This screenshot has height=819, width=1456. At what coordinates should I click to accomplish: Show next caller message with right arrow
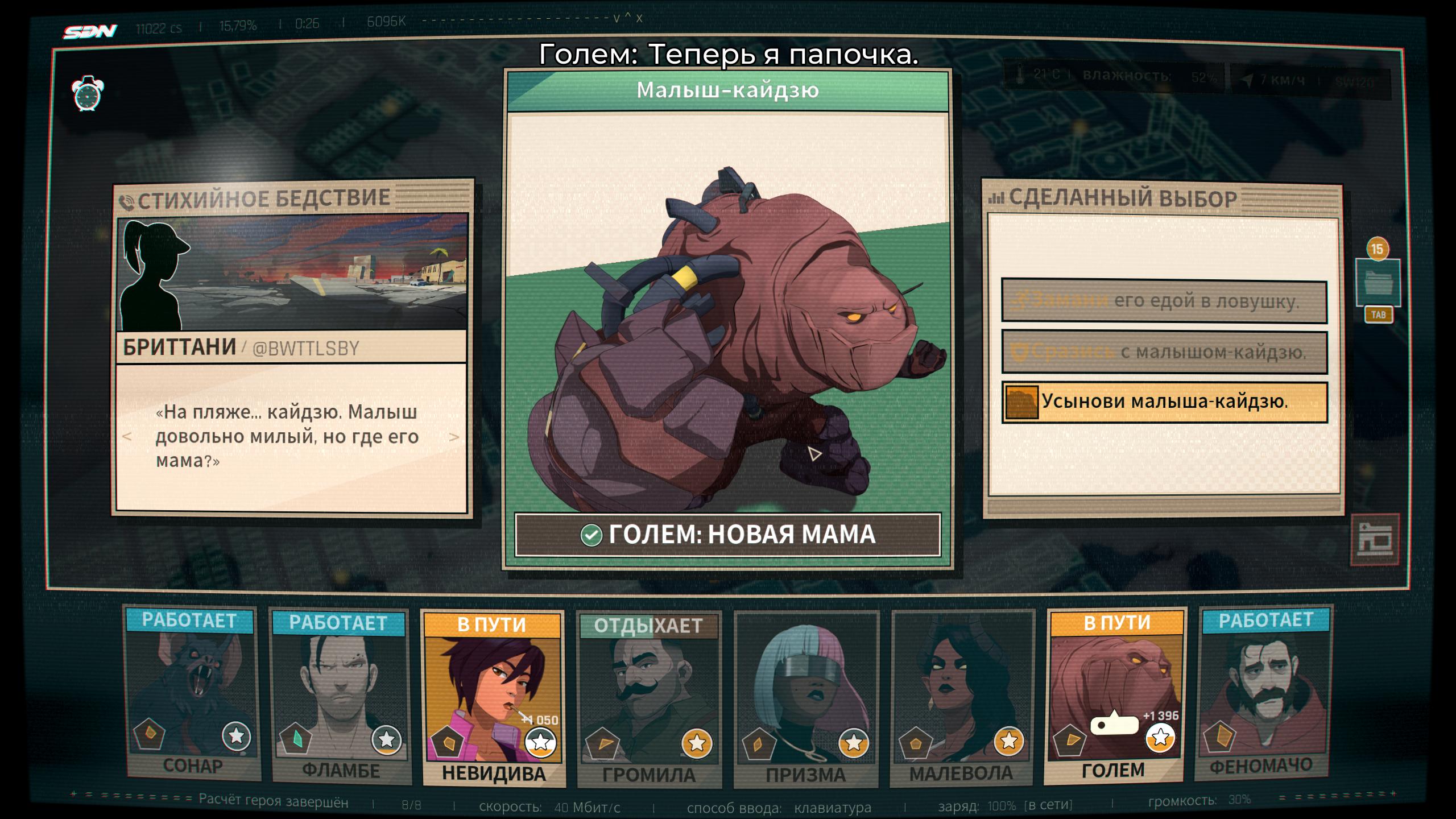[x=454, y=437]
